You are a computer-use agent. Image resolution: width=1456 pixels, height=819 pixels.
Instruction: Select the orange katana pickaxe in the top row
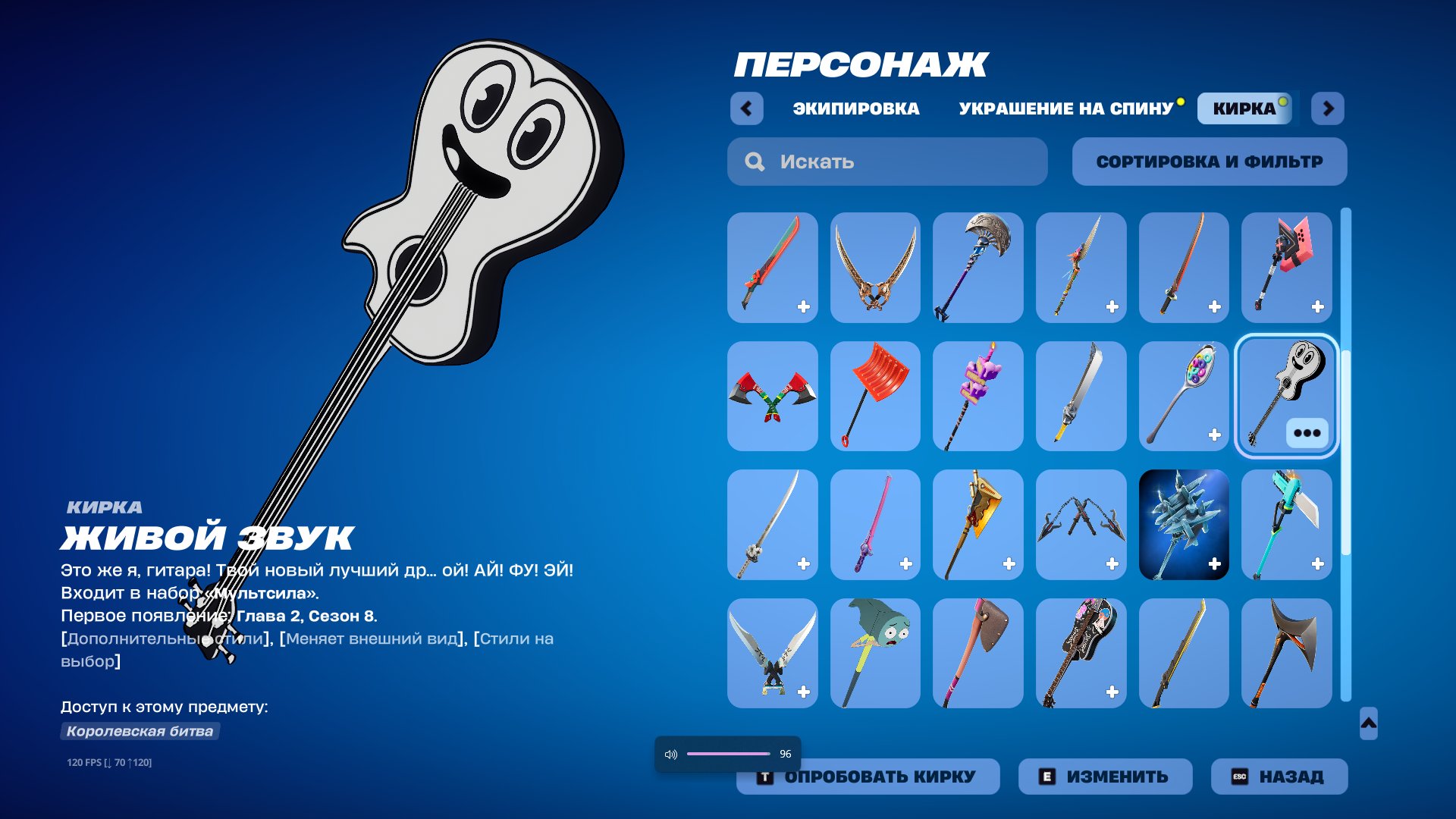point(1184,267)
